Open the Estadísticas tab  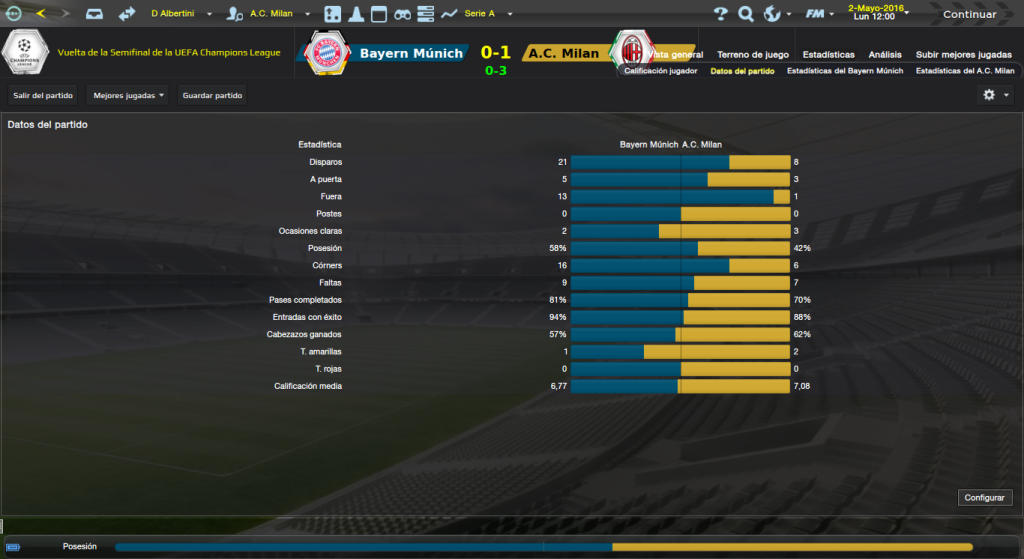[828, 54]
